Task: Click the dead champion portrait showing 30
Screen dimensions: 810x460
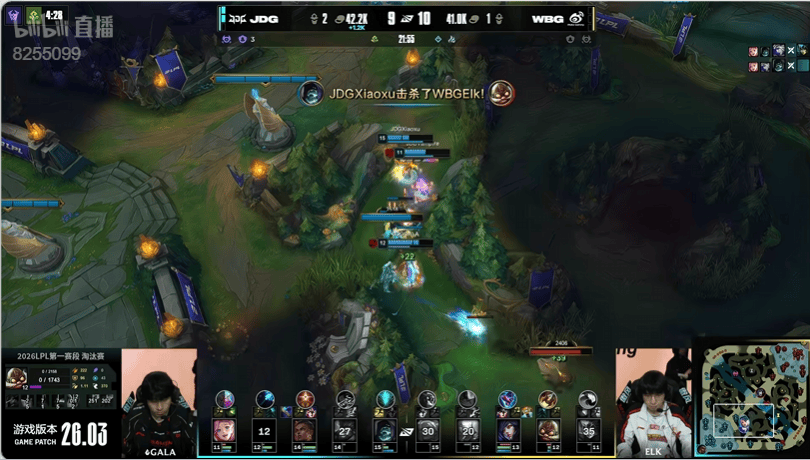Action: [427, 431]
